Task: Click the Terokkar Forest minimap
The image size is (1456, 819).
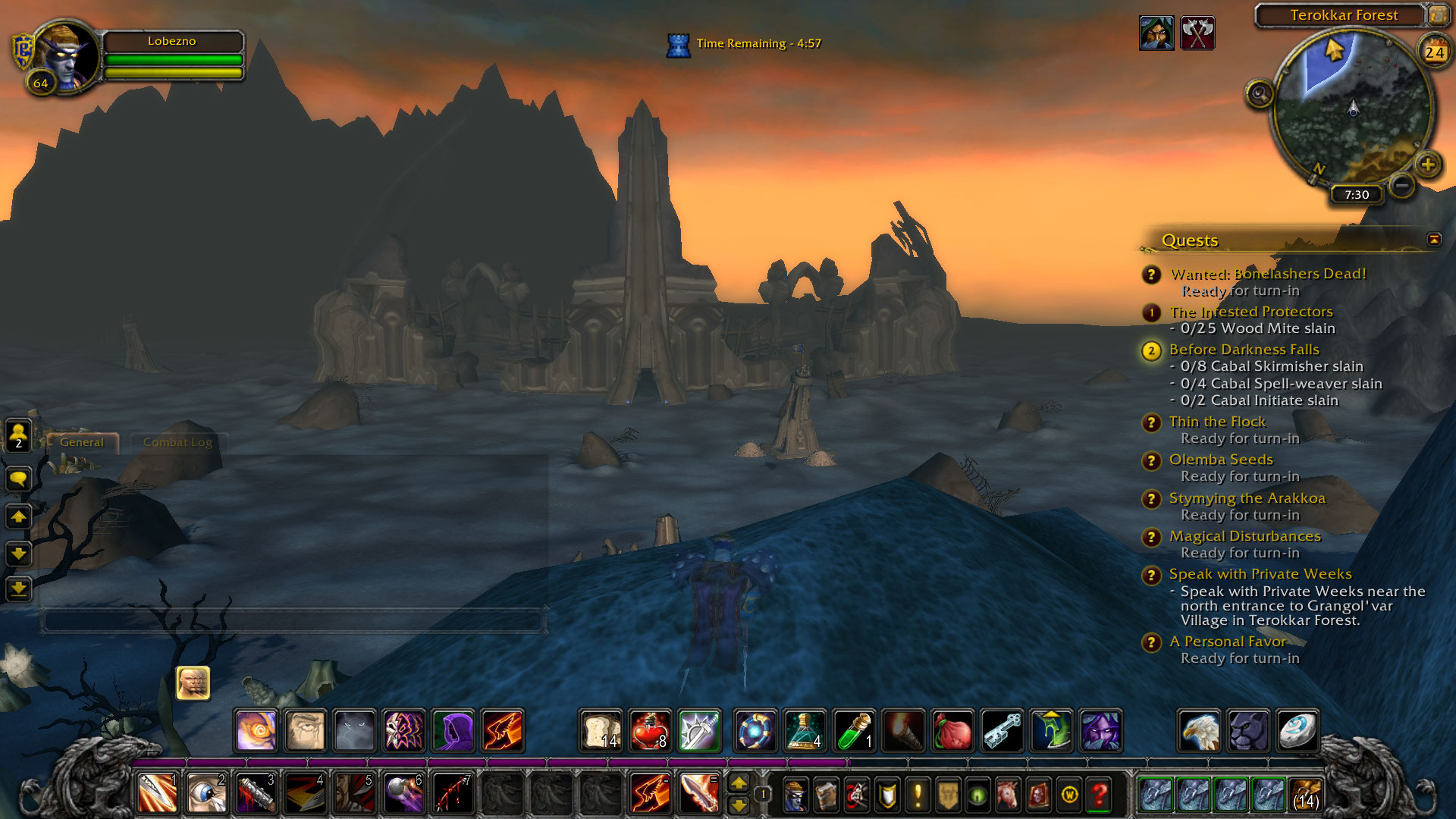Action: pyautogui.click(x=1353, y=108)
